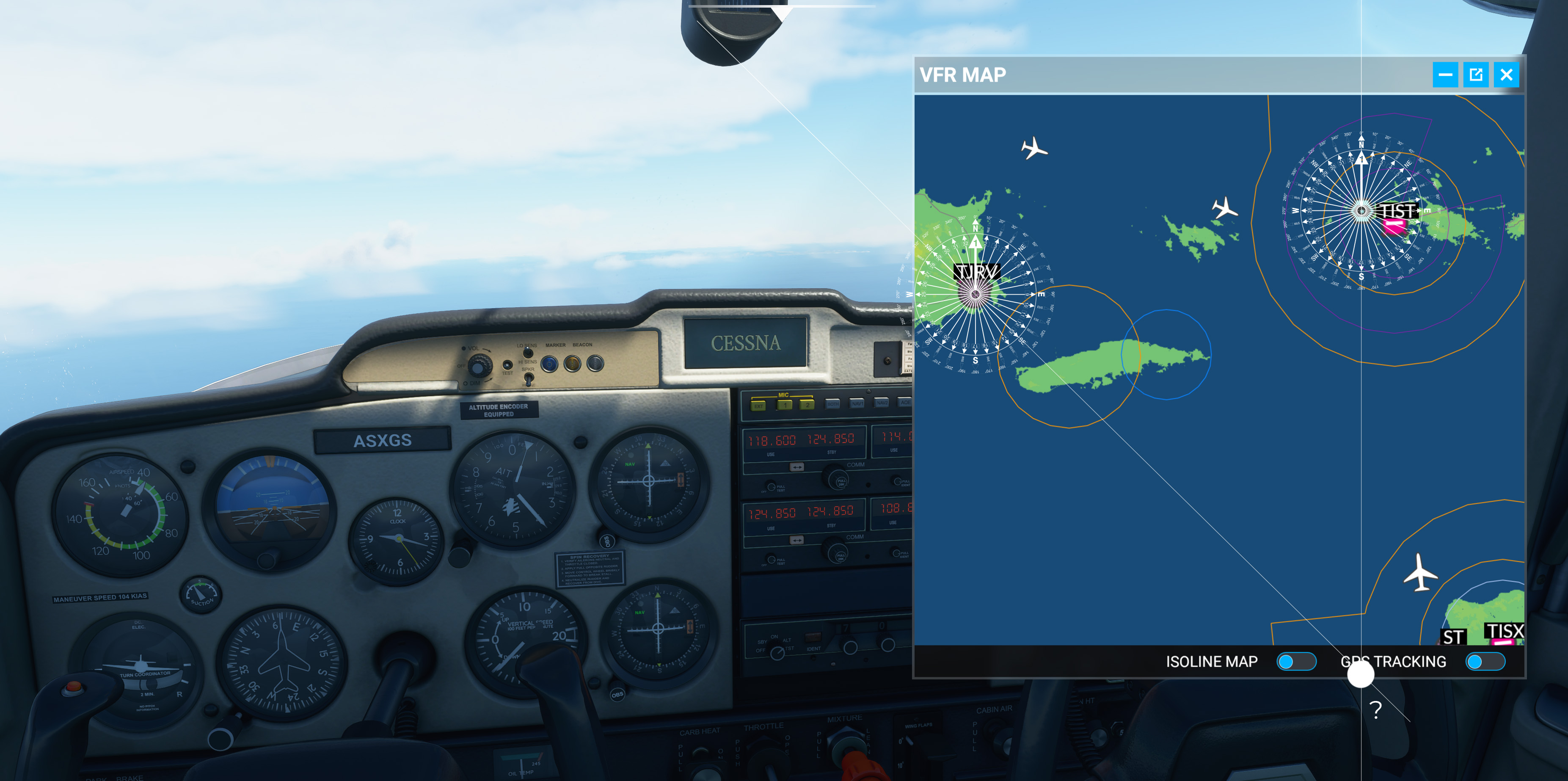Toggle the Isoline Map switch
The width and height of the screenshot is (1568, 781).
click(x=1296, y=662)
